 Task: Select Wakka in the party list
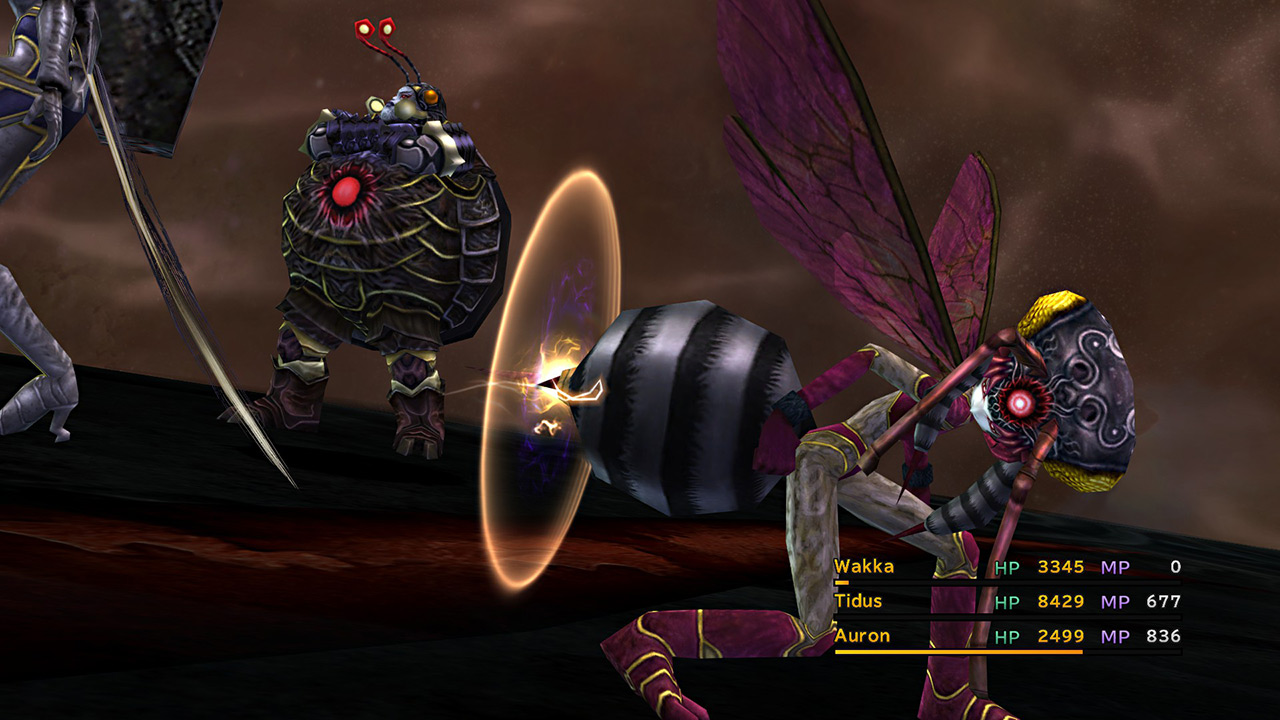coord(864,567)
